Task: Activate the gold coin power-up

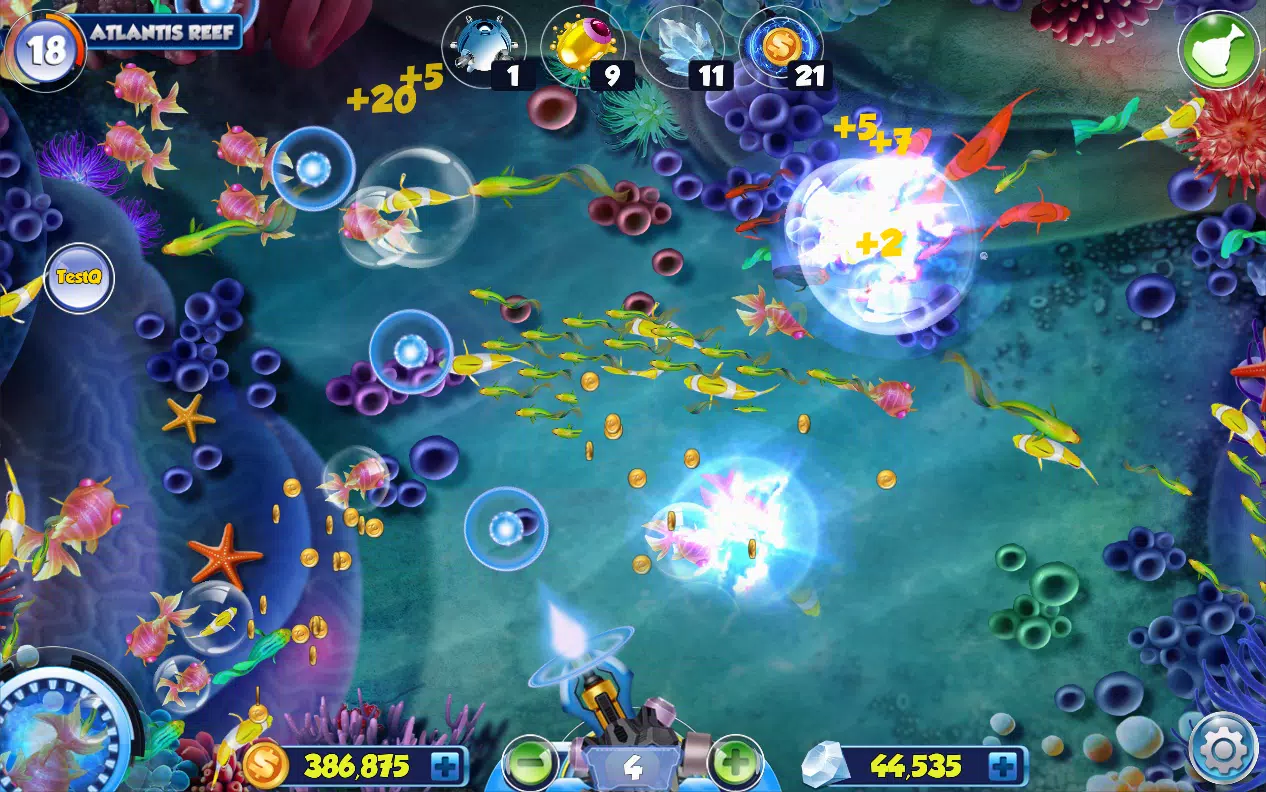Action: click(x=780, y=46)
